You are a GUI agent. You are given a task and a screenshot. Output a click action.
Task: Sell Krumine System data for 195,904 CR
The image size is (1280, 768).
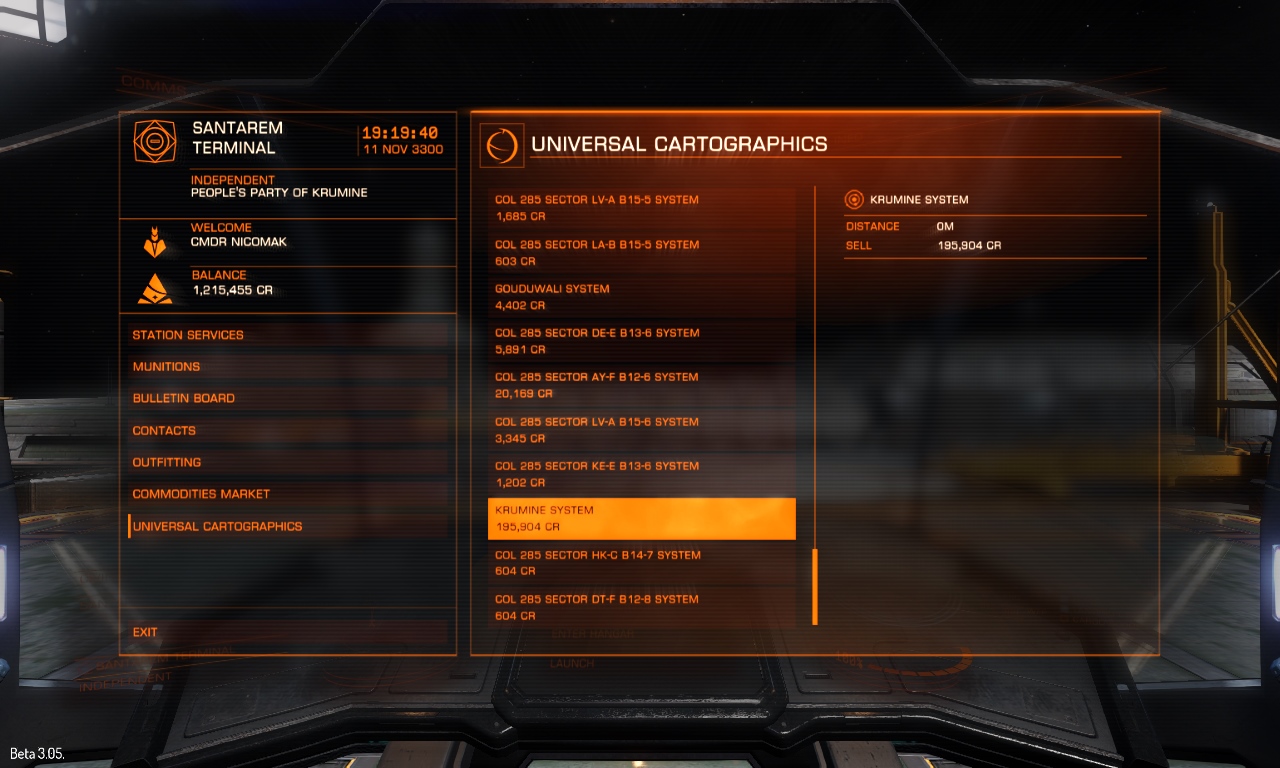968,246
